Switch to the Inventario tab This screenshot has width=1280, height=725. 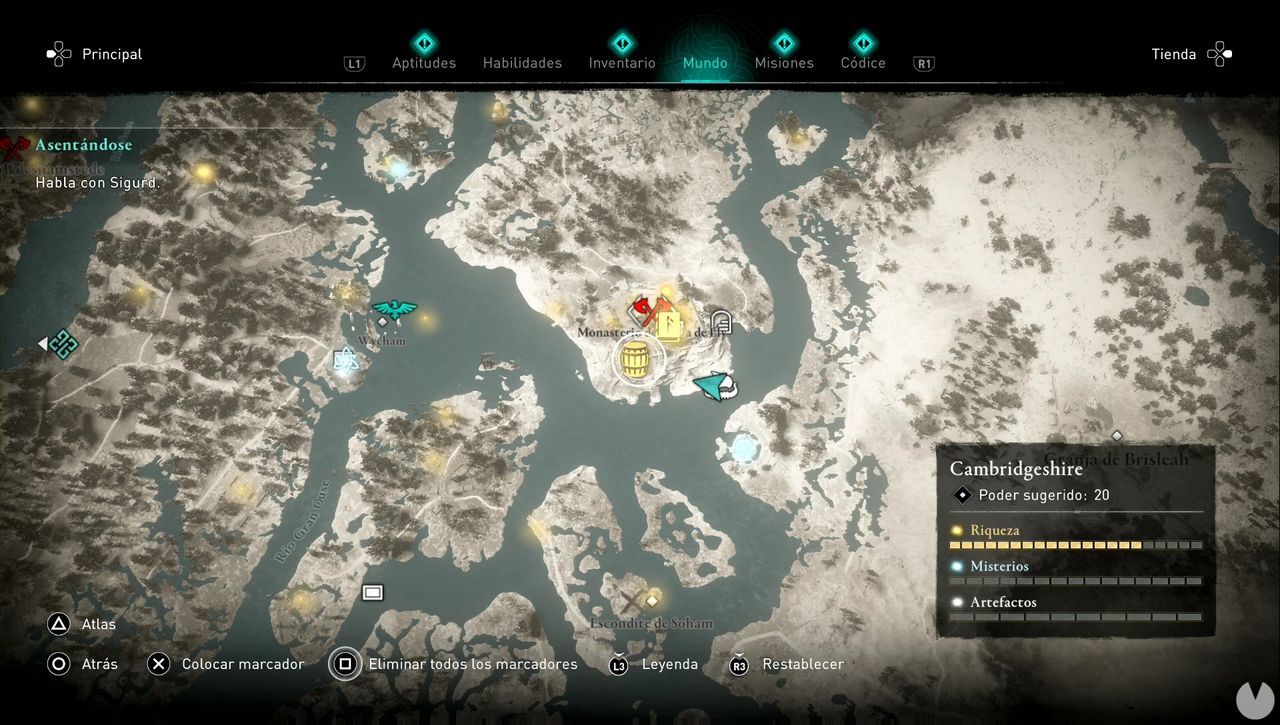621,62
